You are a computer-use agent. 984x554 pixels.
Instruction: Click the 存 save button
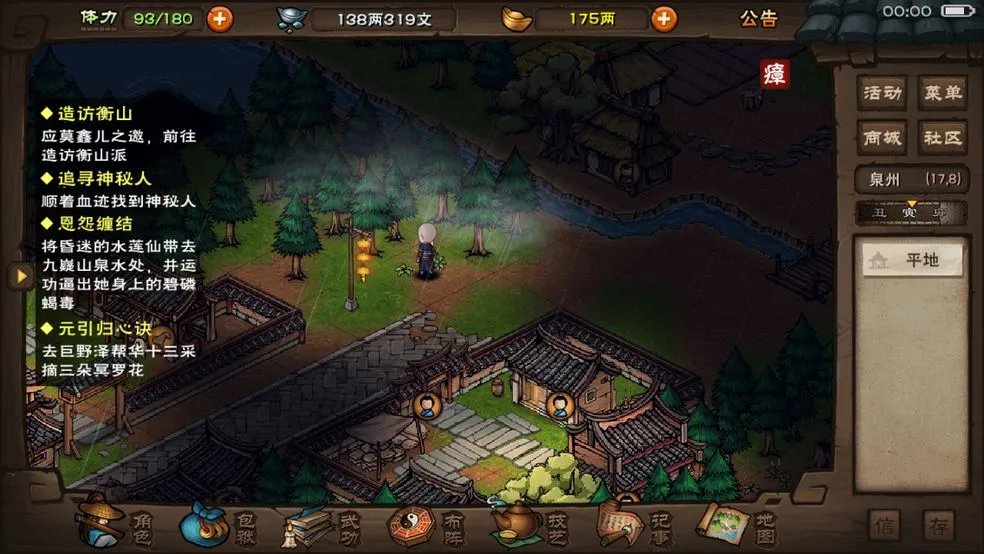[938, 526]
